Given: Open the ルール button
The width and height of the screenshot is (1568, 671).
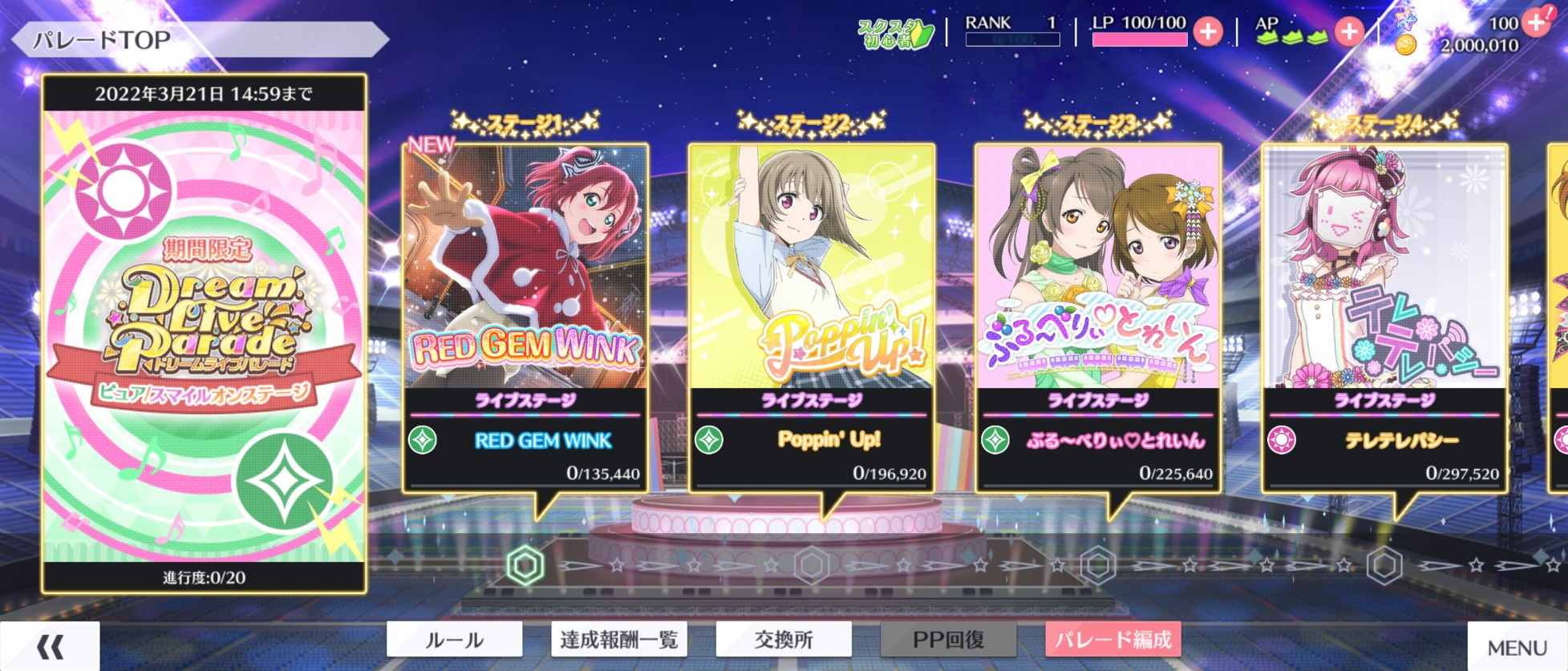Looking at the screenshot, I should [454, 640].
